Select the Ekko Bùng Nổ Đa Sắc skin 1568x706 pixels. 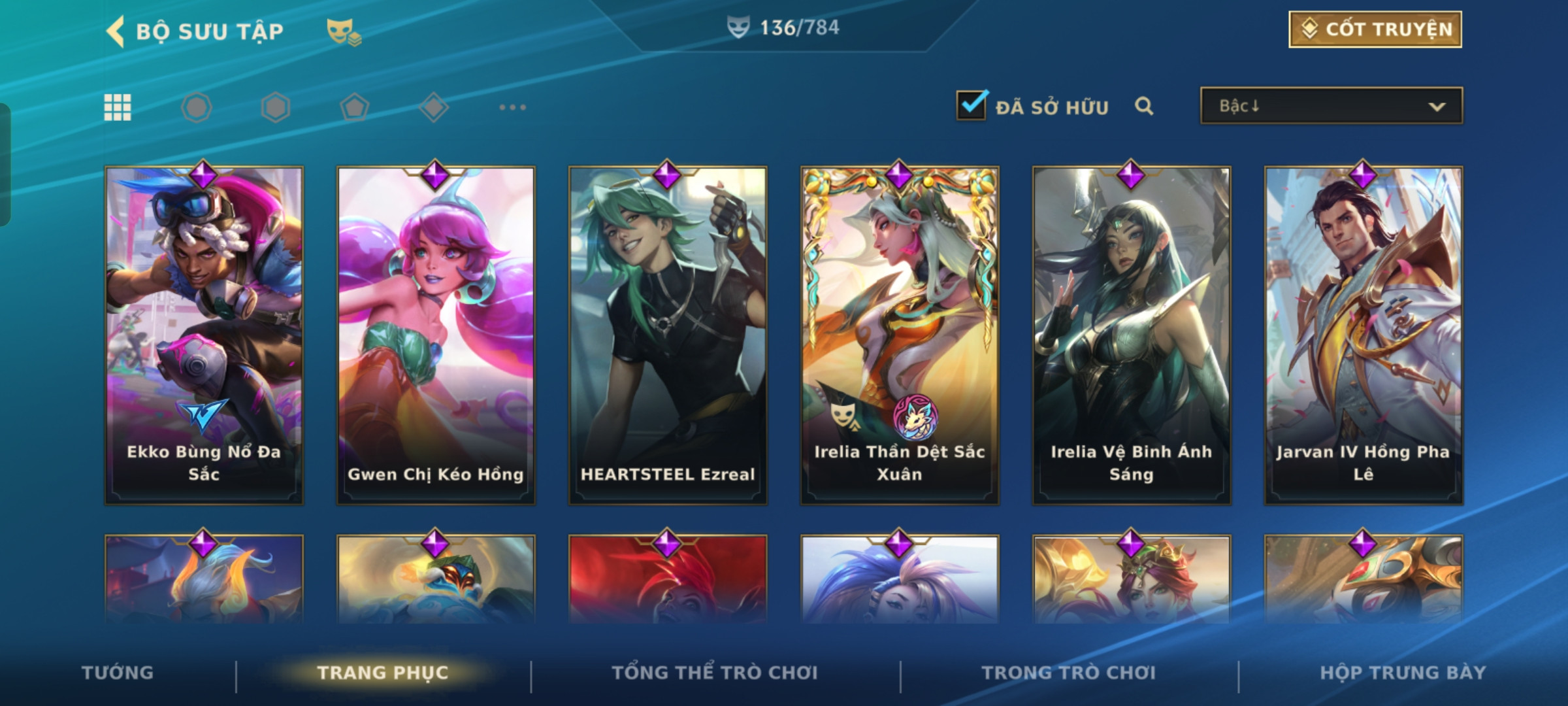pos(204,335)
